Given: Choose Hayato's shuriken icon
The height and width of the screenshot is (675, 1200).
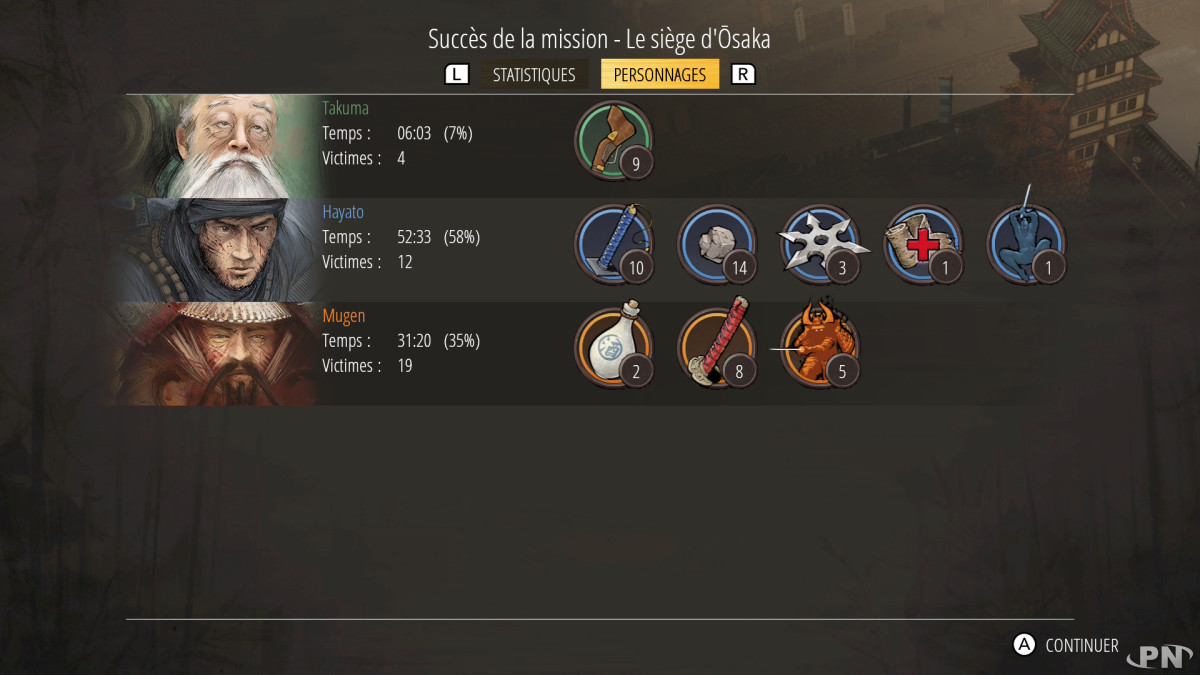Looking at the screenshot, I should [818, 244].
